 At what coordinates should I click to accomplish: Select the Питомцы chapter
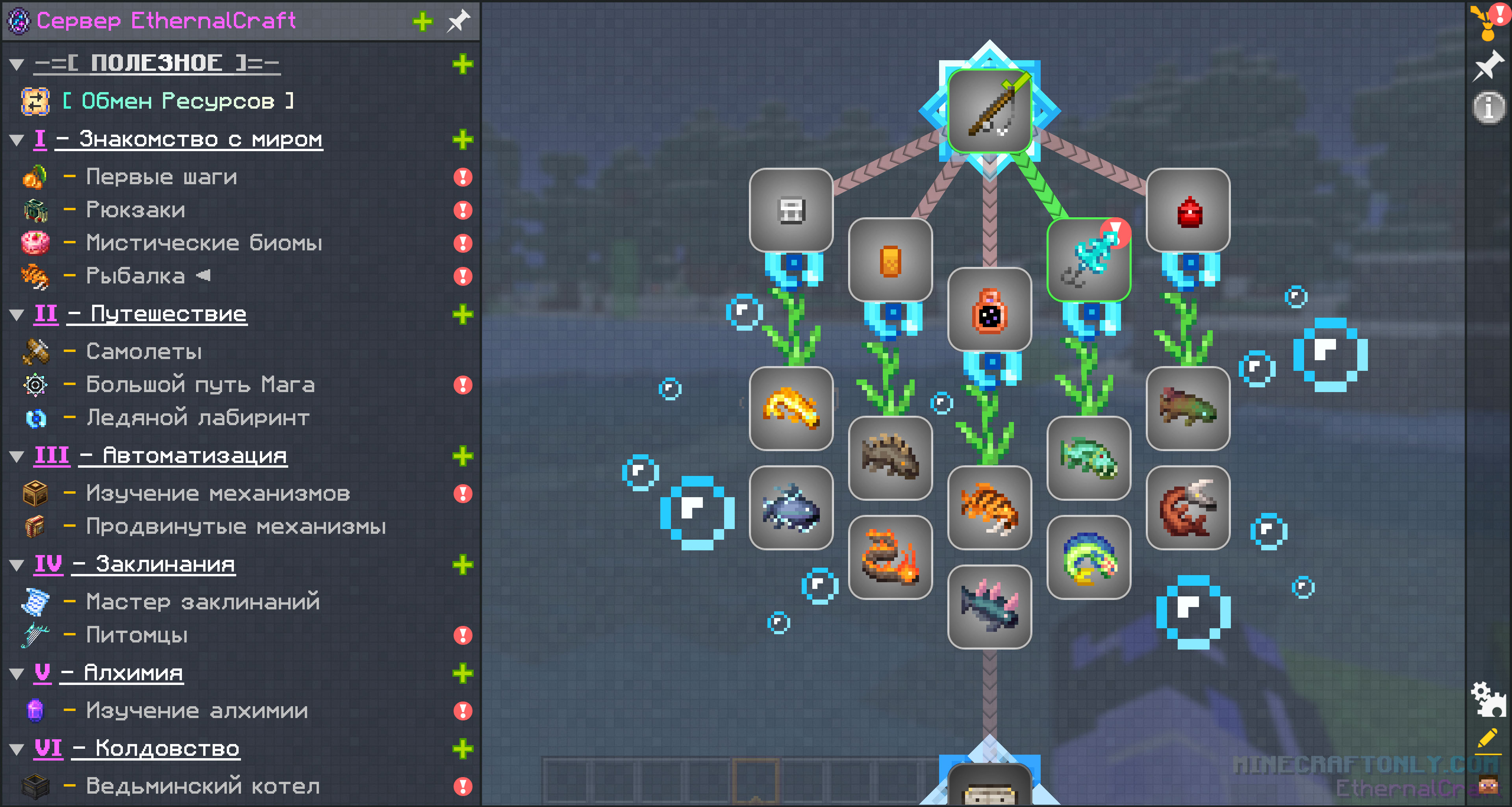137,635
